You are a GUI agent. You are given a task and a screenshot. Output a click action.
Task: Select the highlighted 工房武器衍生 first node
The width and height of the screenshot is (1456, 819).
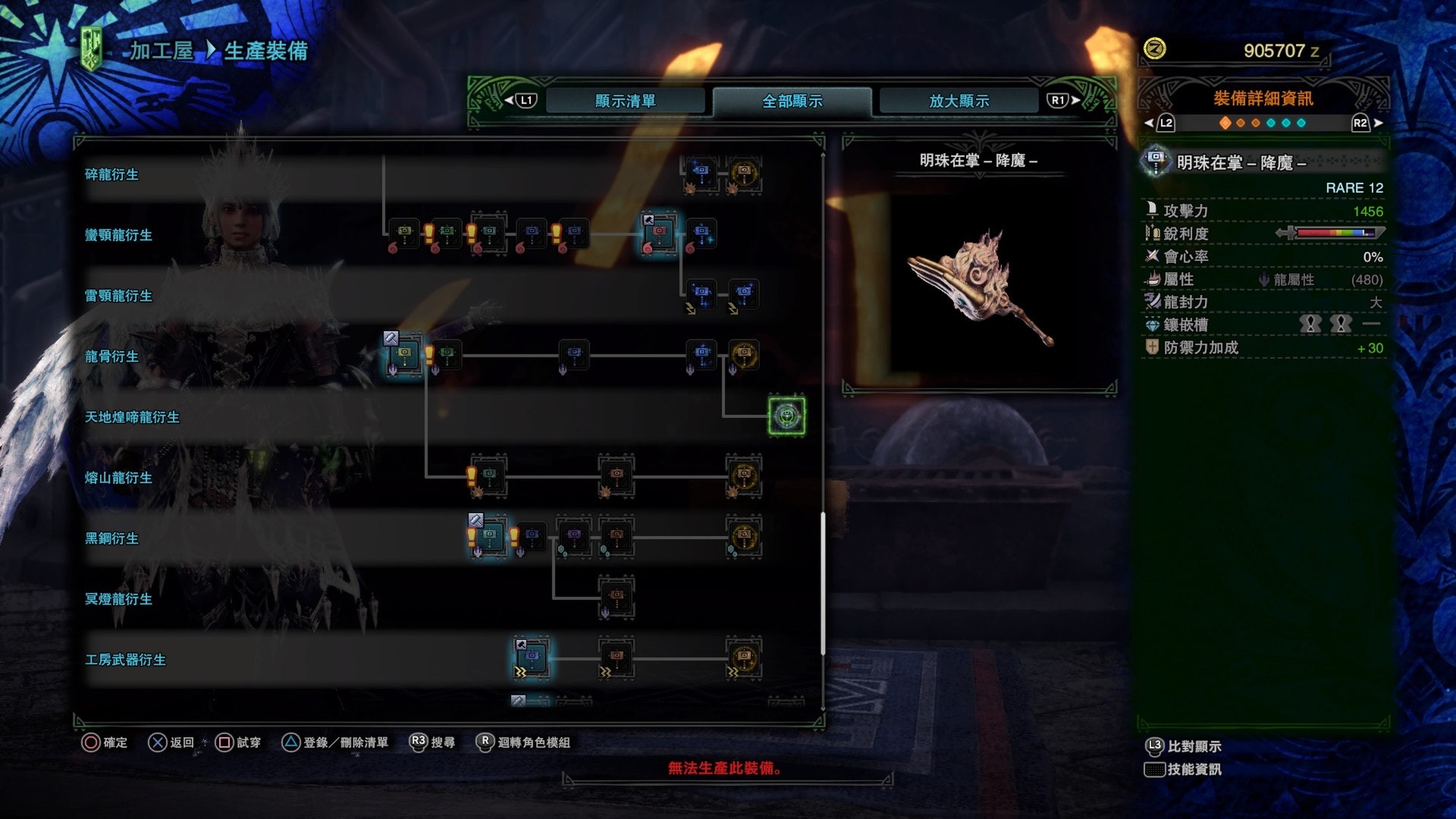point(532,657)
